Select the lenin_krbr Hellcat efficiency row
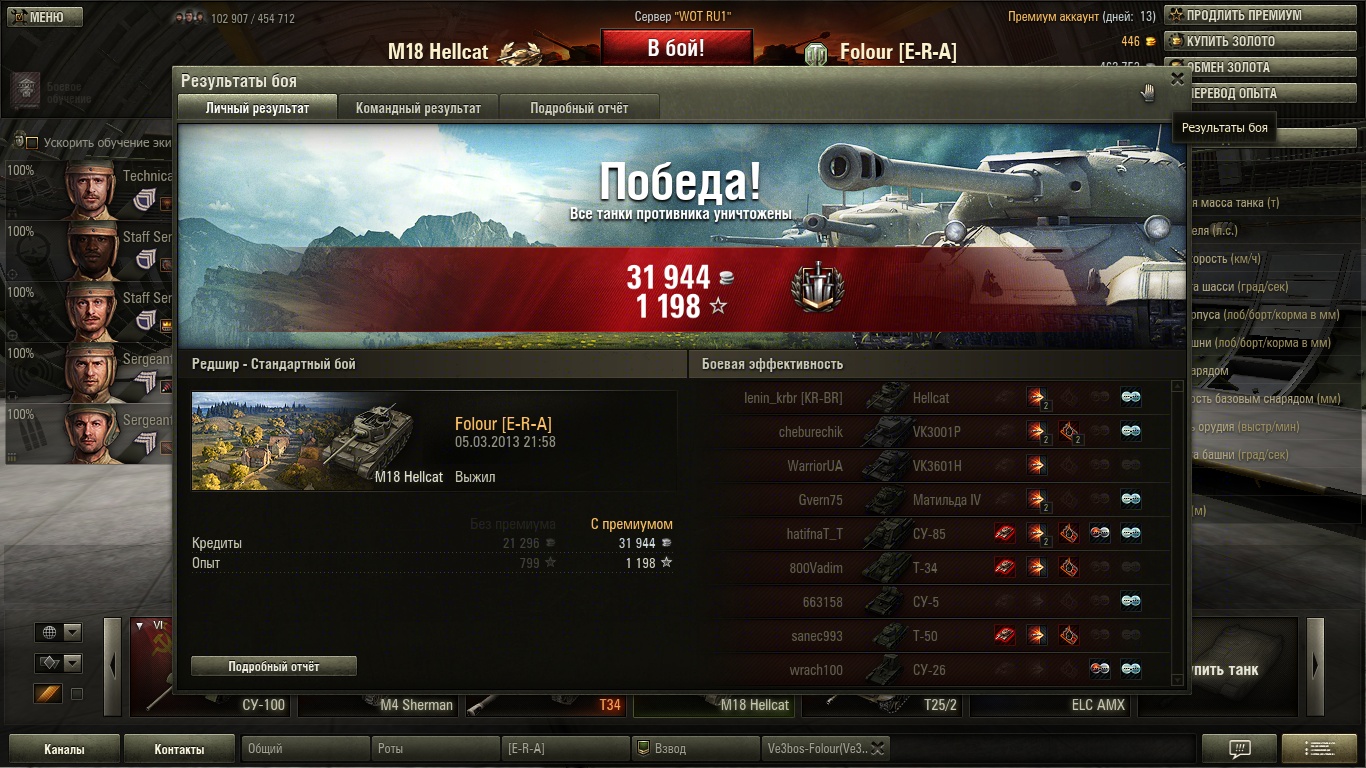 point(930,398)
